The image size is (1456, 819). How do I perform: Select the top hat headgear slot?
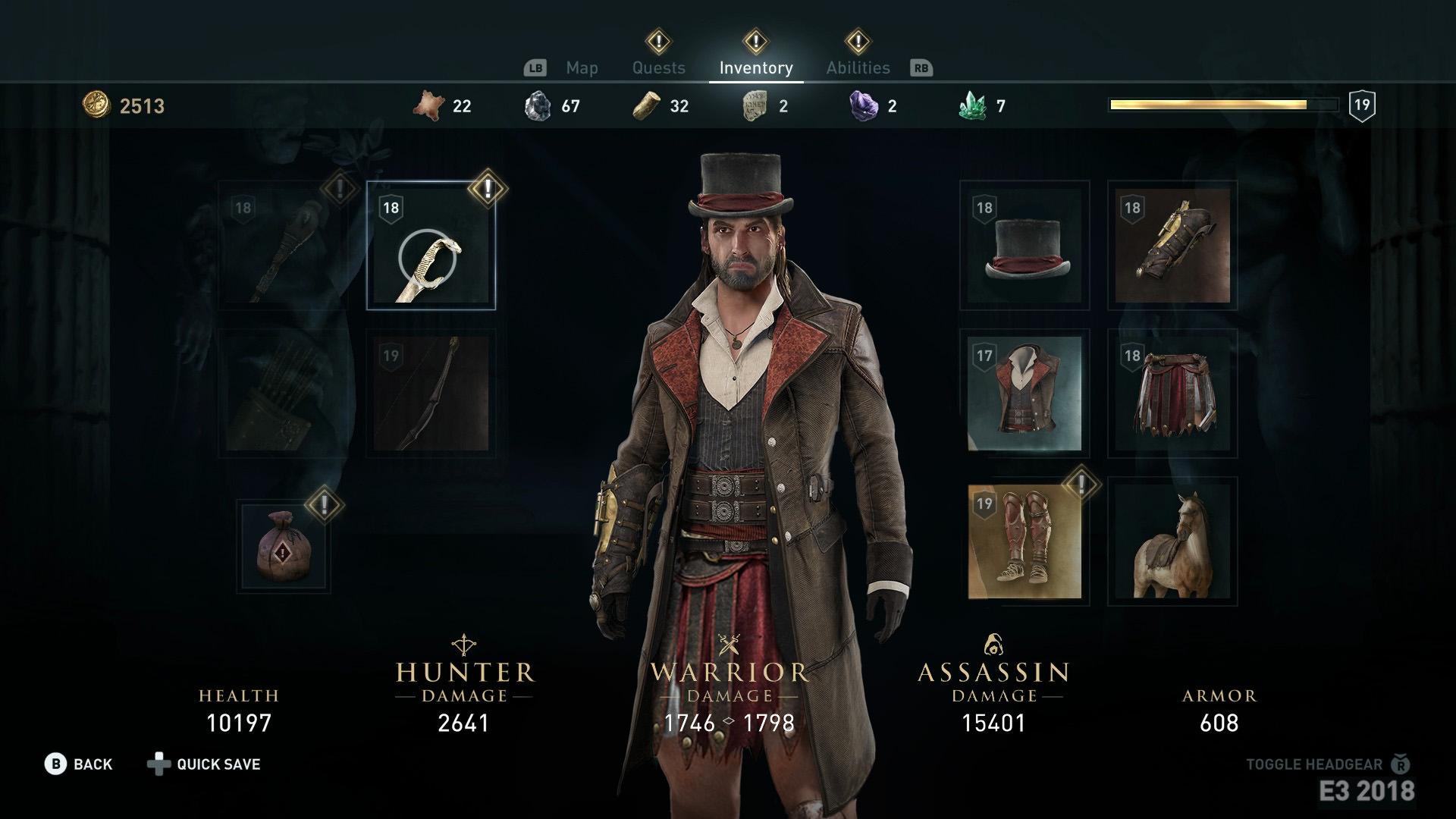click(1025, 246)
